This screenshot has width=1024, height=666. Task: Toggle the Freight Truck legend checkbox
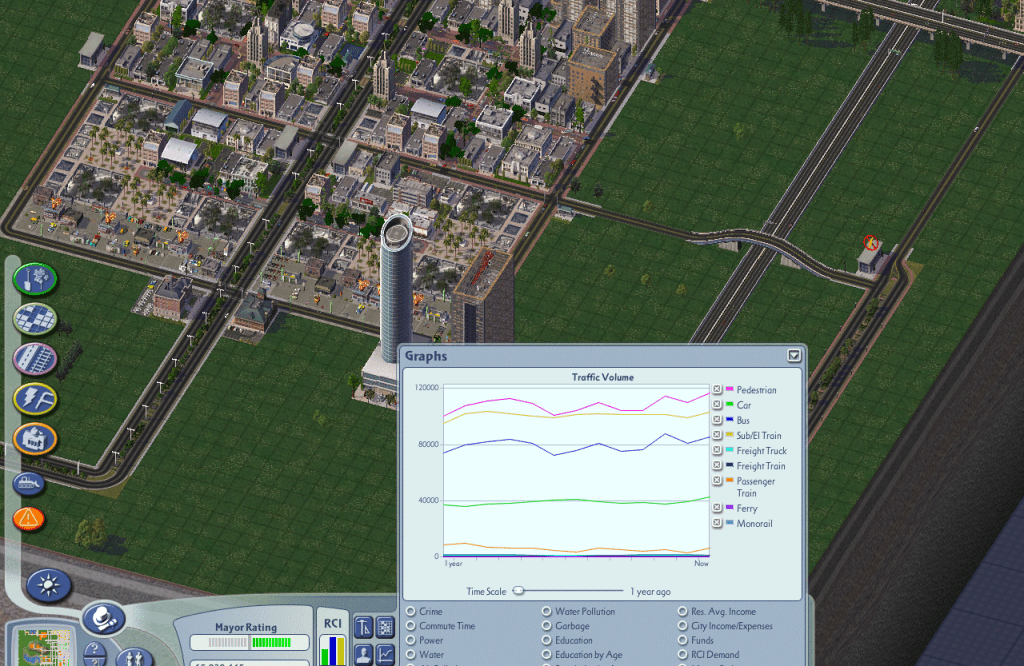tap(717, 451)
